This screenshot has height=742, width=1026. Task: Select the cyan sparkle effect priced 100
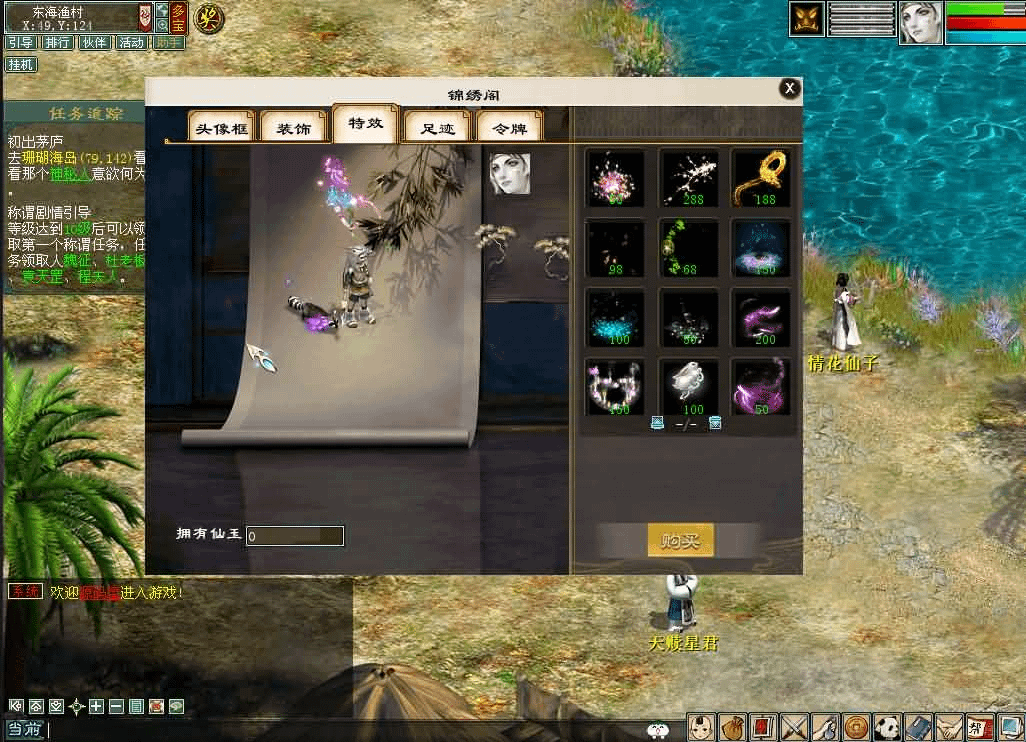click(615, 317)
